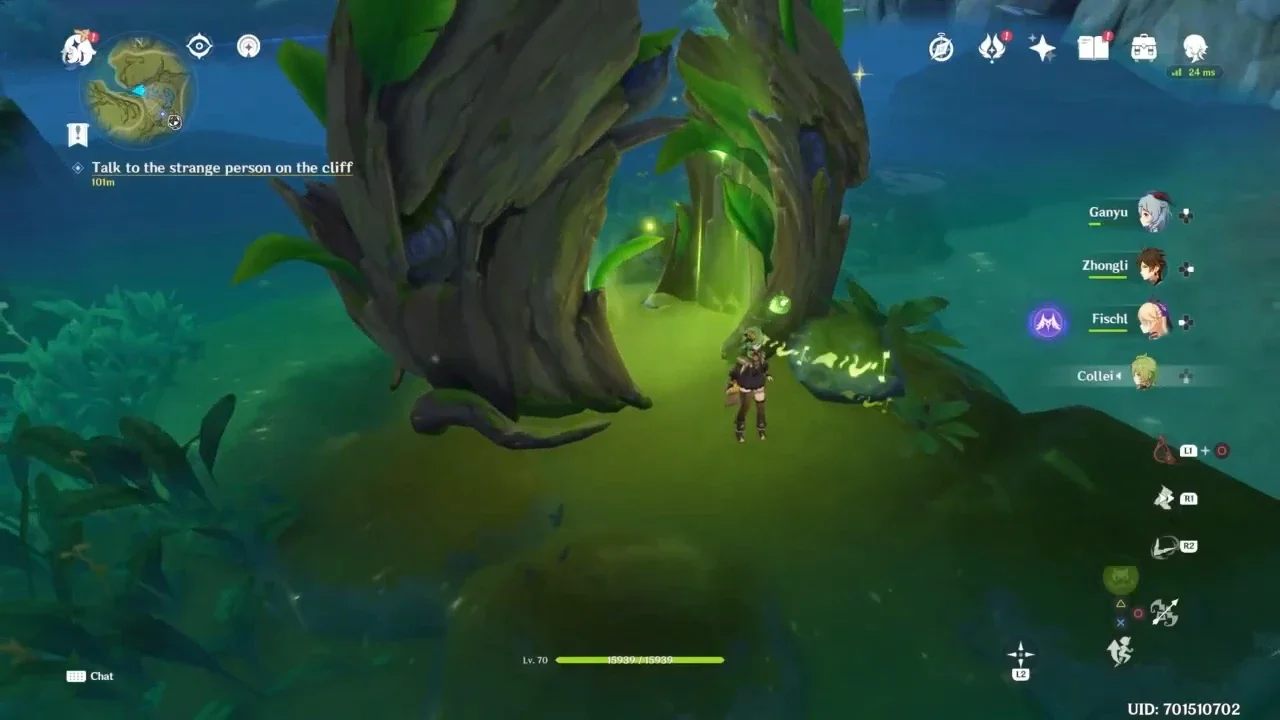Open the character screen icon

(x=1195, y=47)
